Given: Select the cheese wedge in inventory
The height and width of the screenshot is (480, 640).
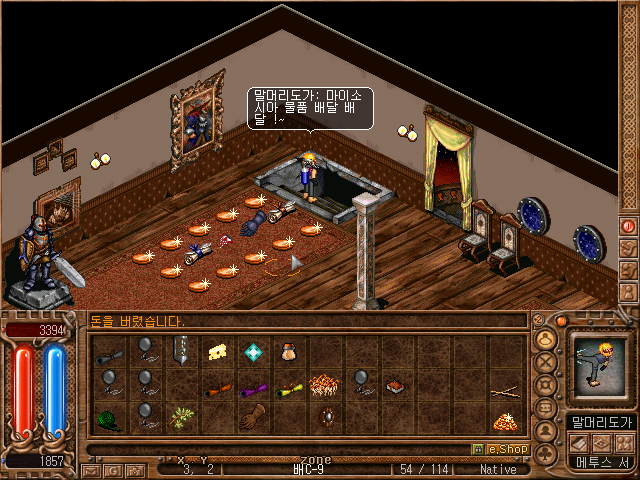Looking at the screenshot, I should (x=217, y=351).
